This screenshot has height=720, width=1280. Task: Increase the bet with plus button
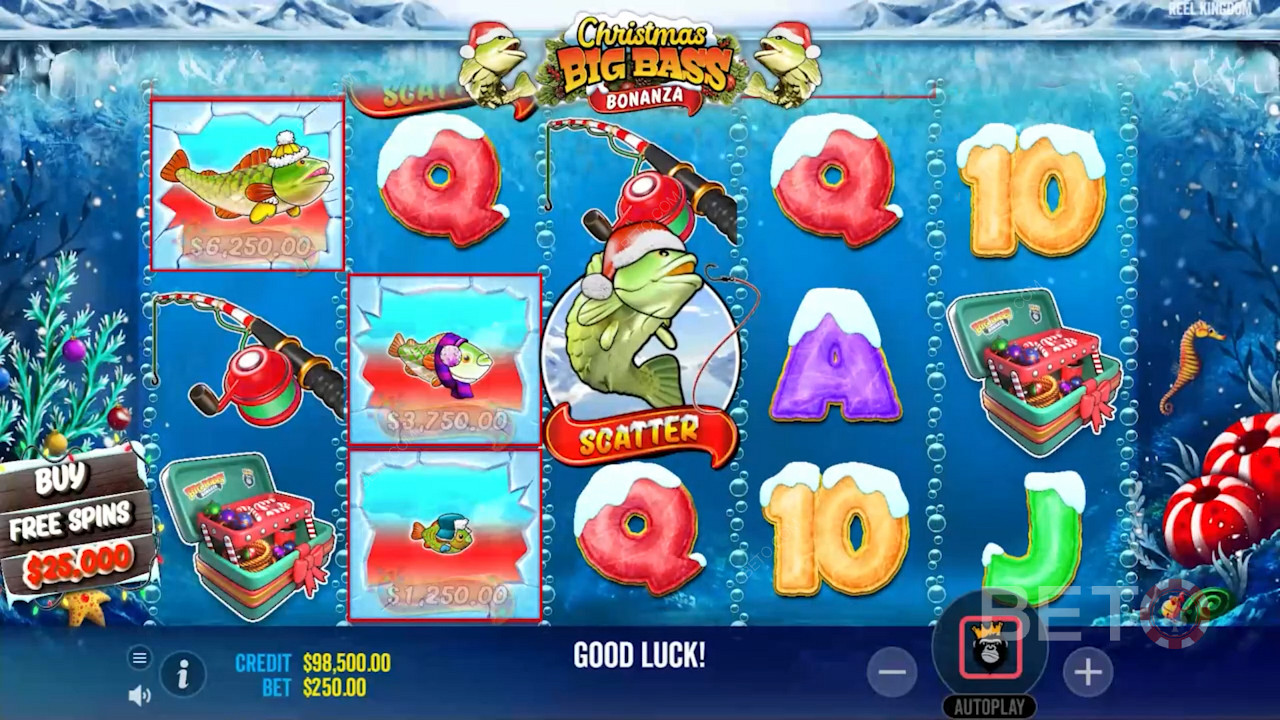pos(1087,673)
